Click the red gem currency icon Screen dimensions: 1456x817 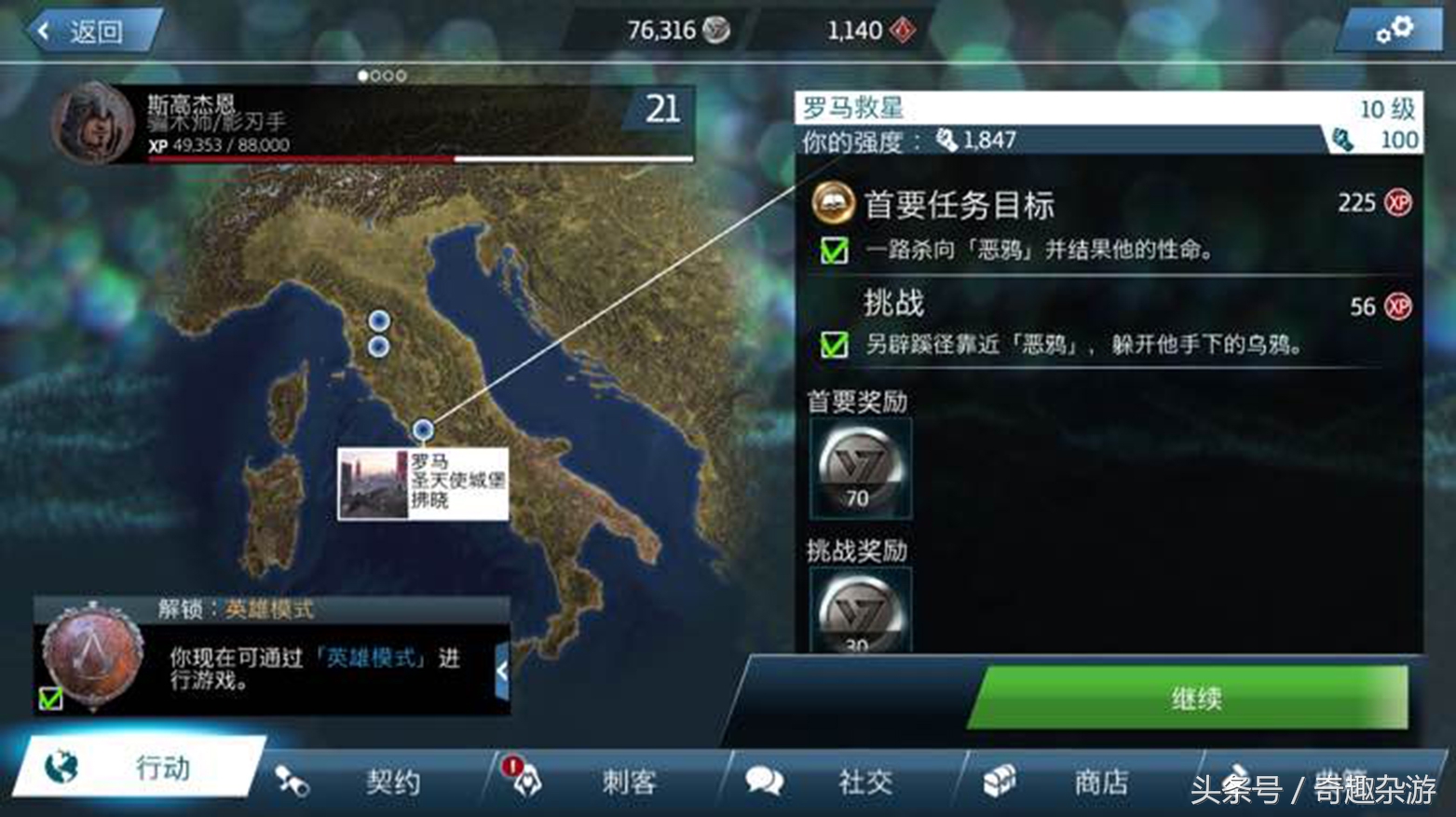[x=902, y=30]
